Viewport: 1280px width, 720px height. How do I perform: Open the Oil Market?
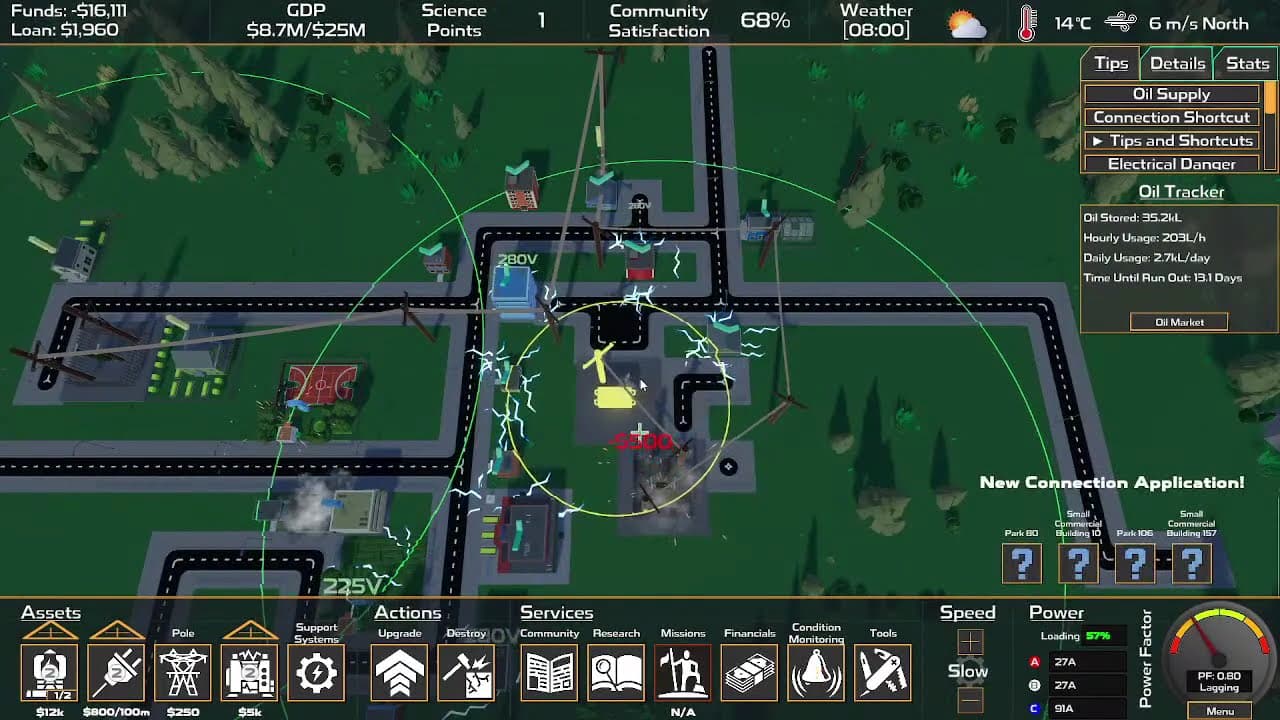coord(1179,322)
